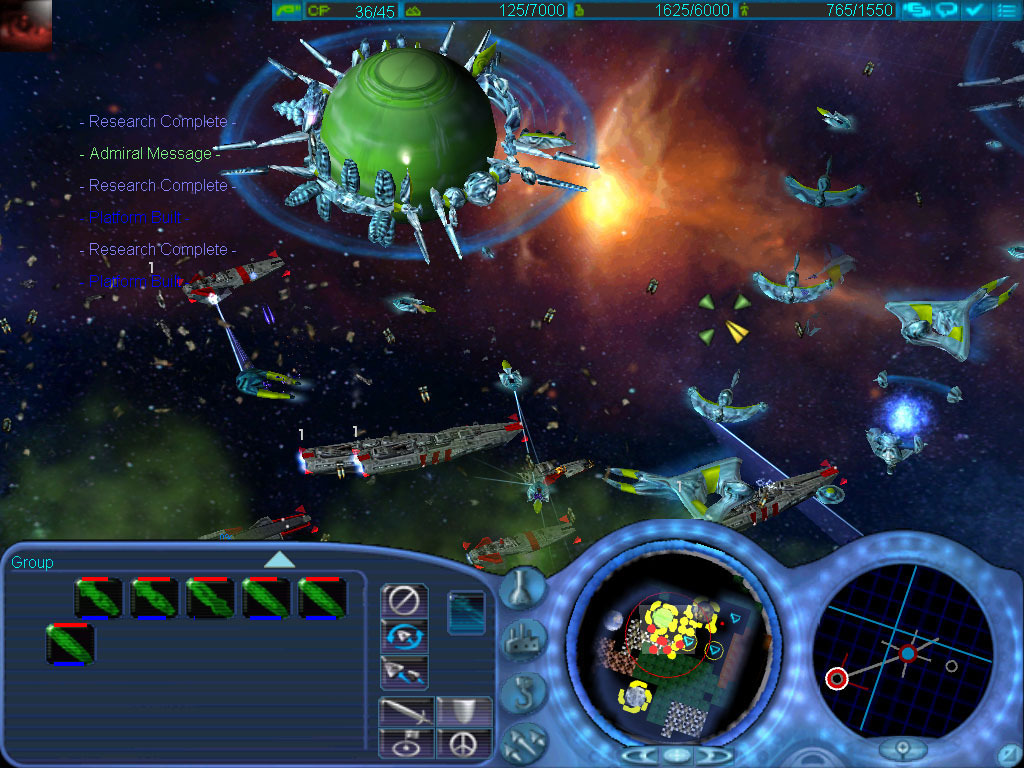This screenshot has height=768, width=1024.
Task: Click the sector minimap
Action: coord(669,648)
